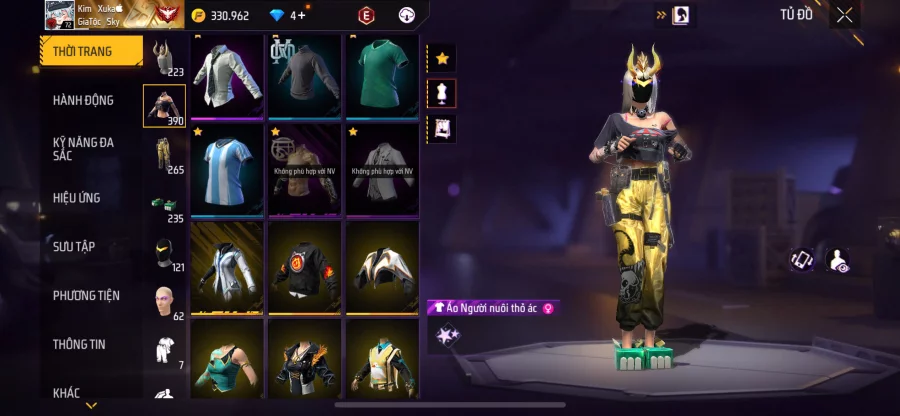The width and height of the screenshot is (900, 416).
Task: Choose the black jacket with flame emblem
Action: click(305, 265)
